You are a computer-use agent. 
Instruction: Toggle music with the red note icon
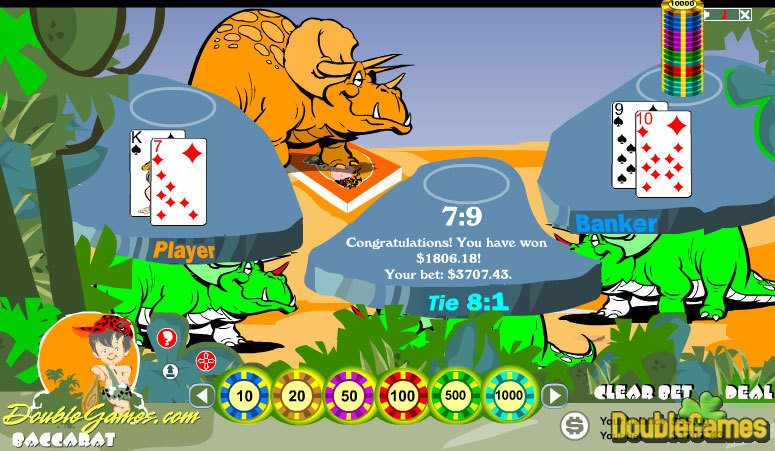[723, 15]
